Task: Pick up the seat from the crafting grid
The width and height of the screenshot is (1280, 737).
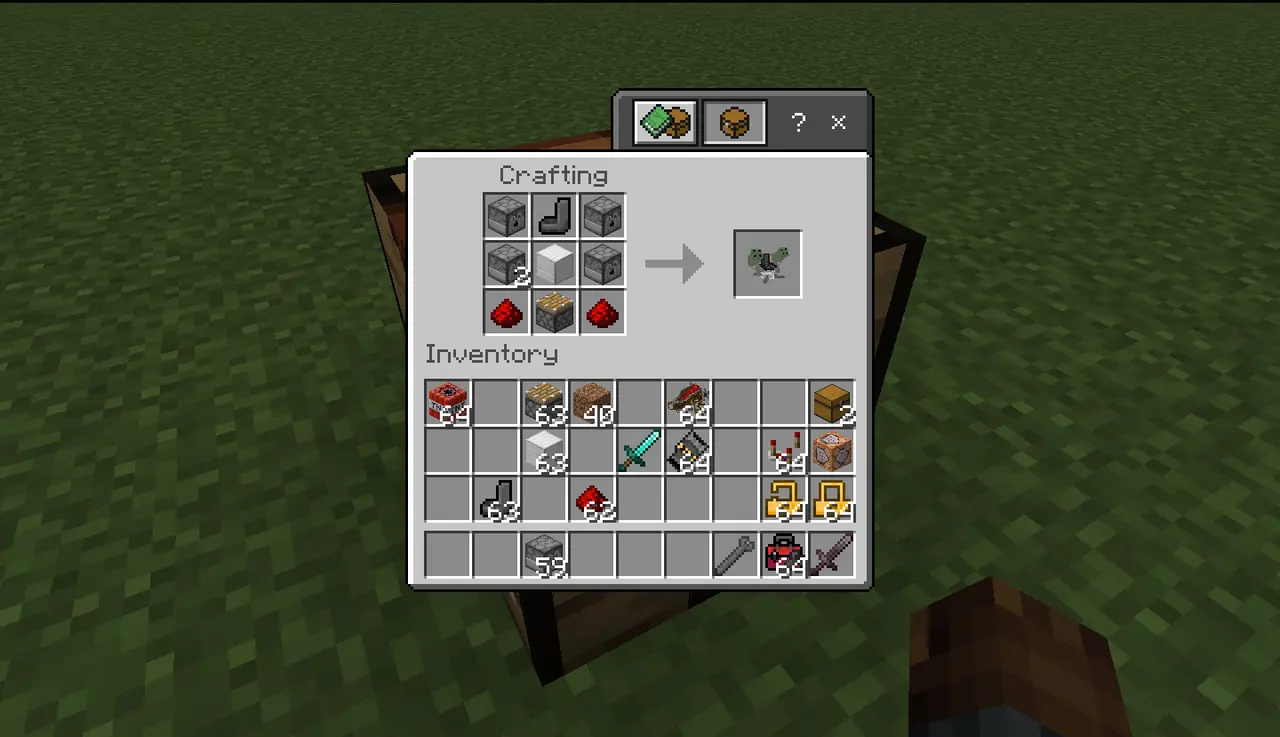Action: [x=554, y=216]
